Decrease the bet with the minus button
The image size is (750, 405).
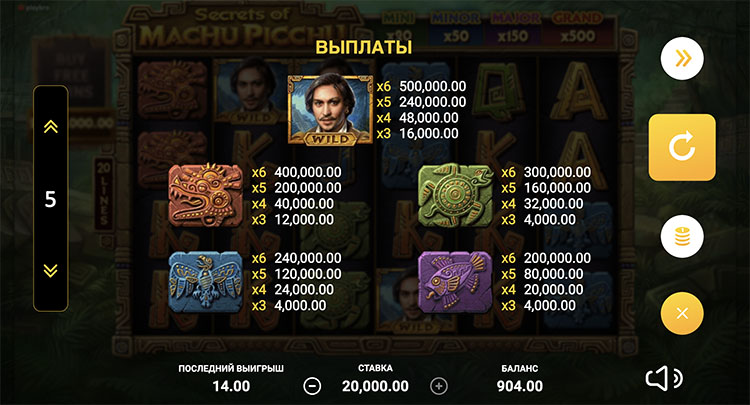313,385
